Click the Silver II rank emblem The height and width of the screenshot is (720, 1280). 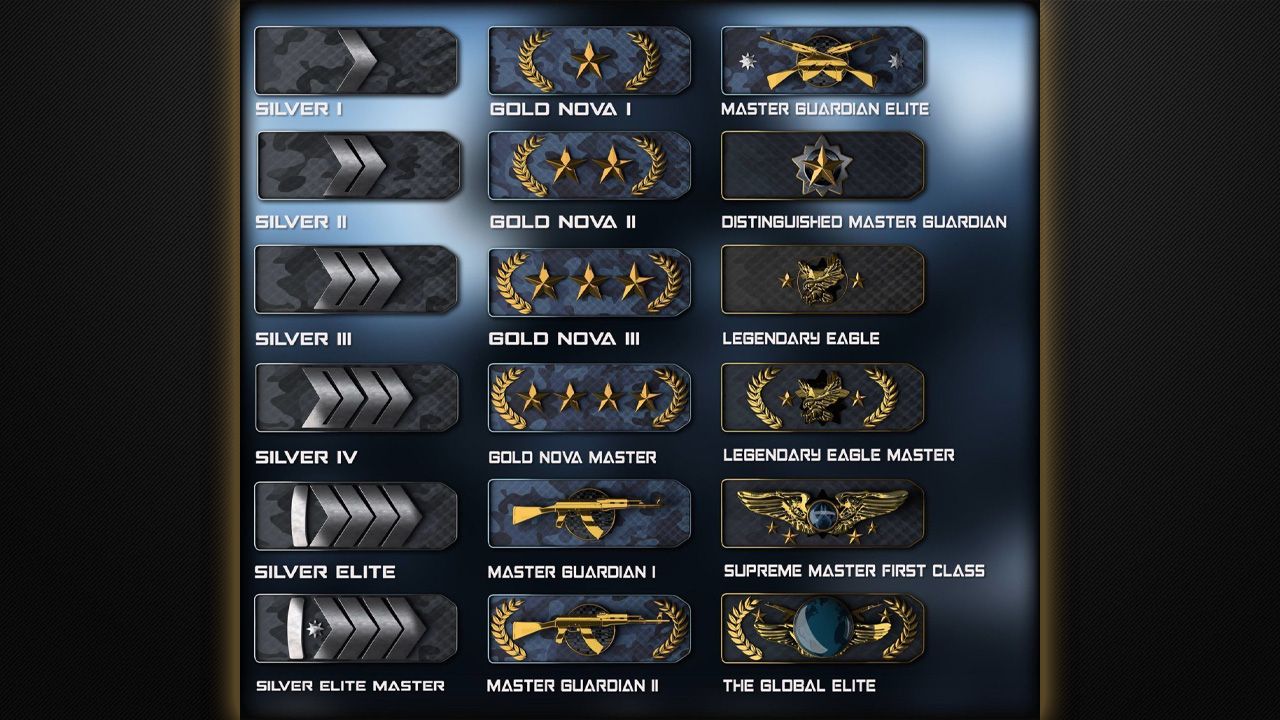click(x=358, y=166)
